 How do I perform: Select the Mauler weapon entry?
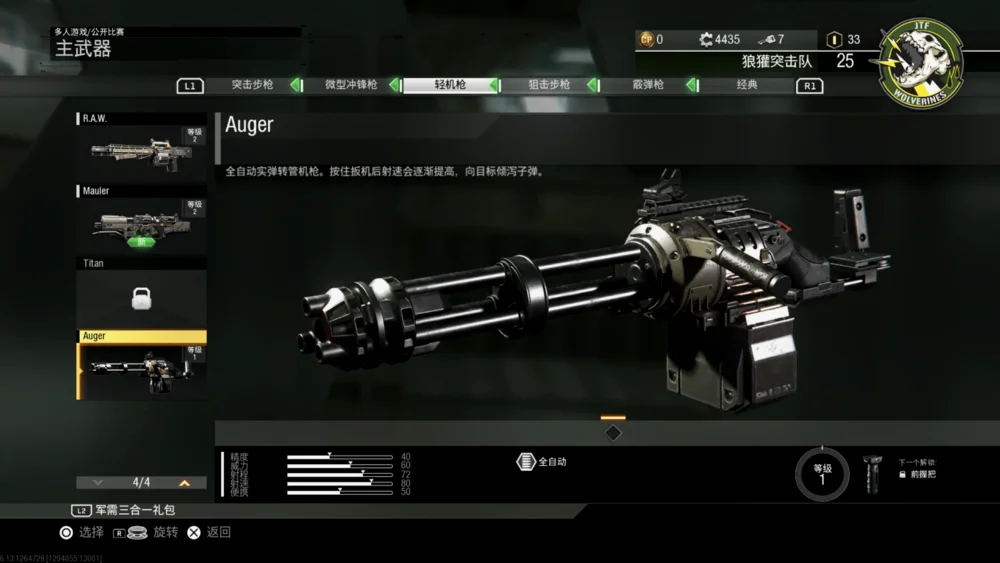pos(142,222)
